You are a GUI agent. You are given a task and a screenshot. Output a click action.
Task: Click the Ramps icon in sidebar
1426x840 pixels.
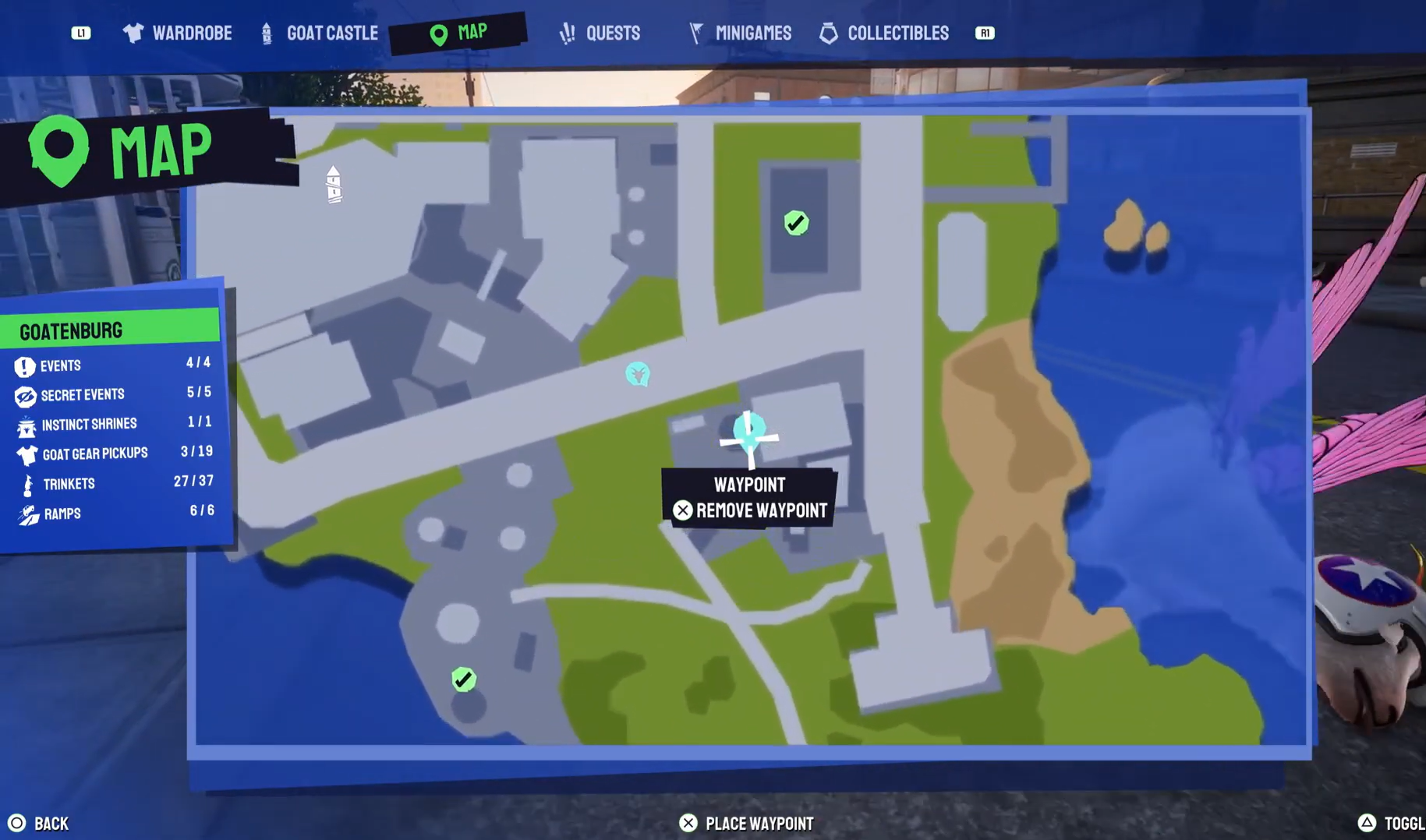tap(26, 513)
